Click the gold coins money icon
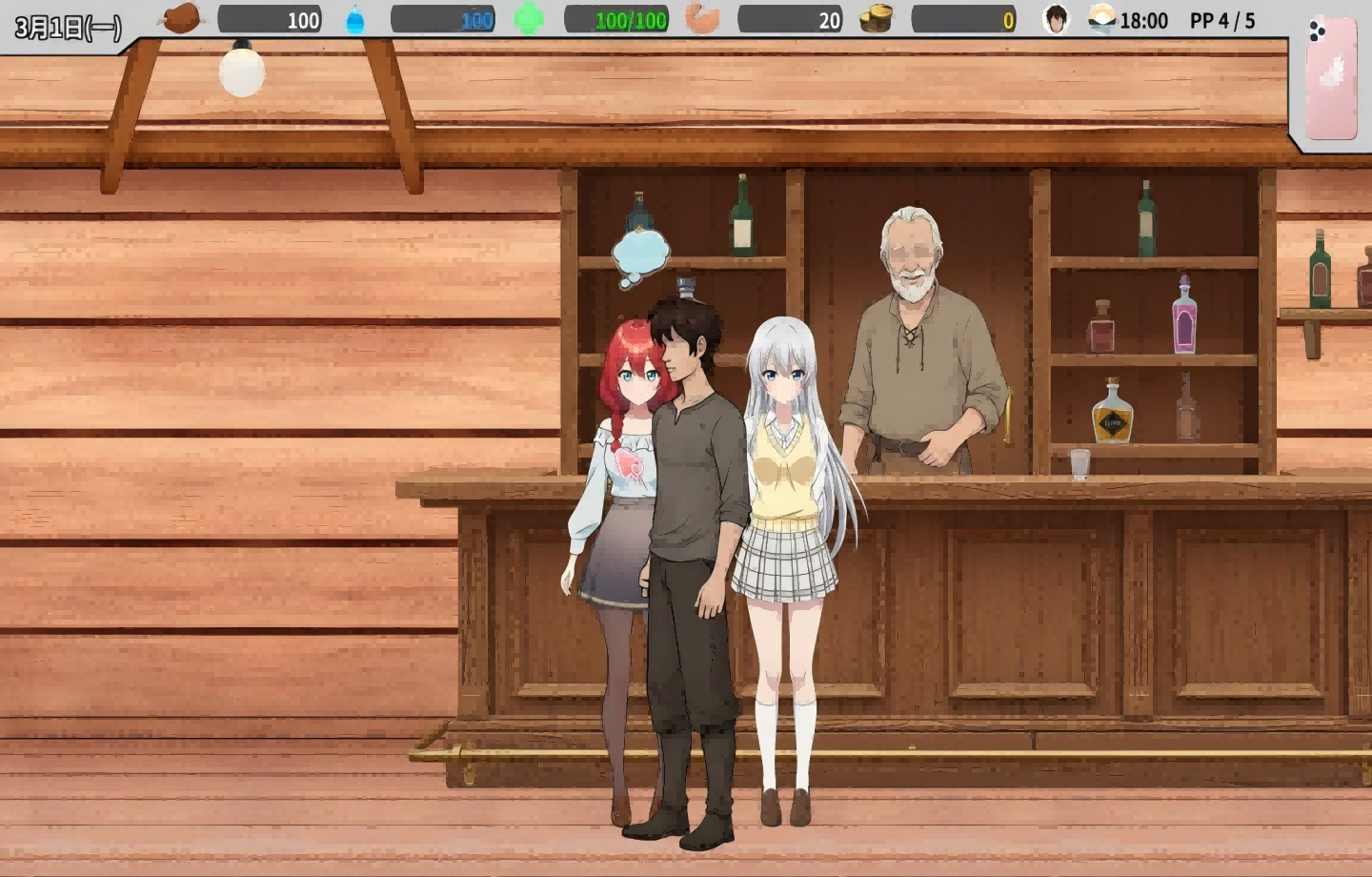Screen dimensions: 1372x877 [x=878, y=19]
